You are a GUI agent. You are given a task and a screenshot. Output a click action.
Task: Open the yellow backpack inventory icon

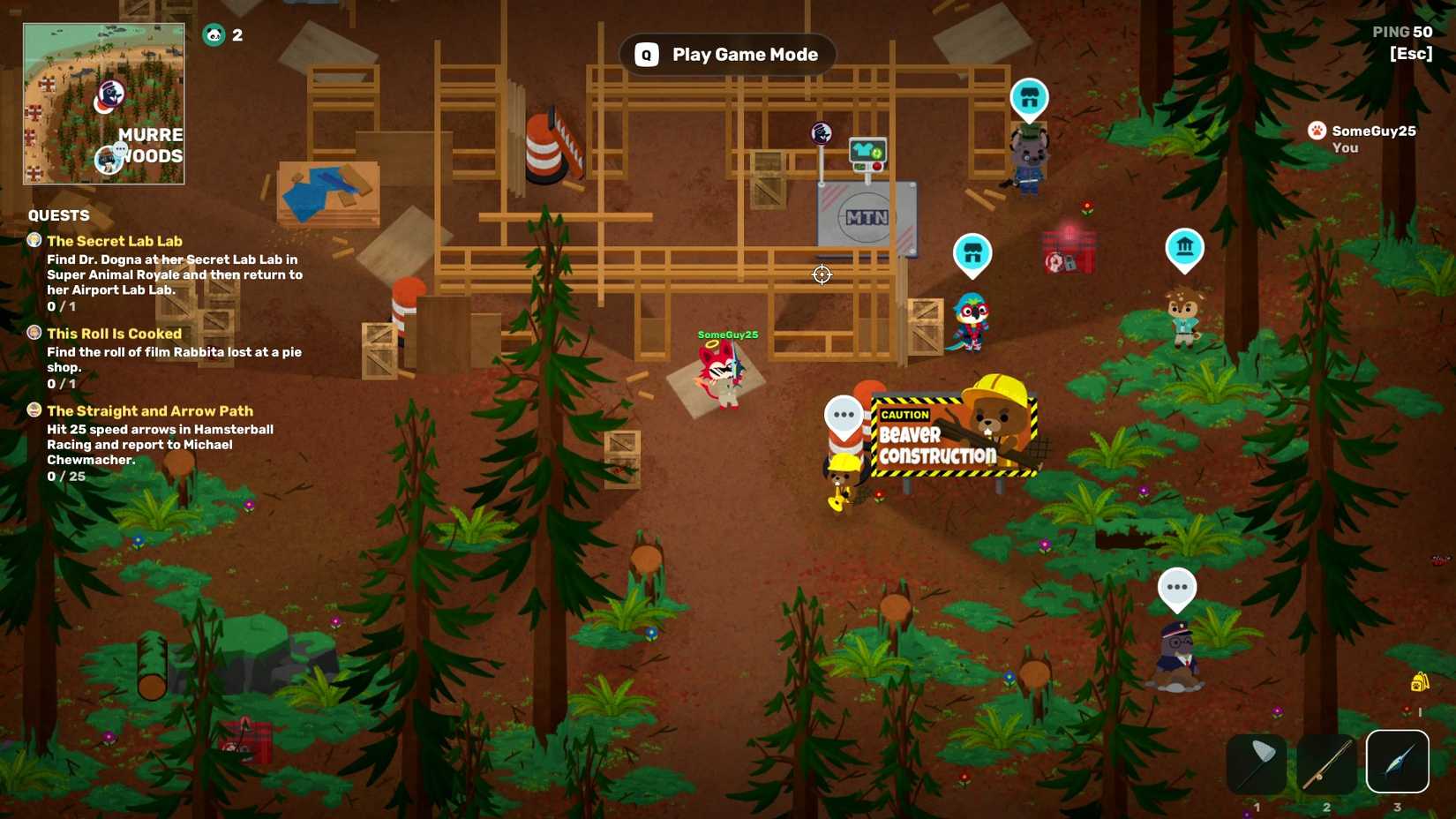pyautogui.click(x=1419, y=682)
